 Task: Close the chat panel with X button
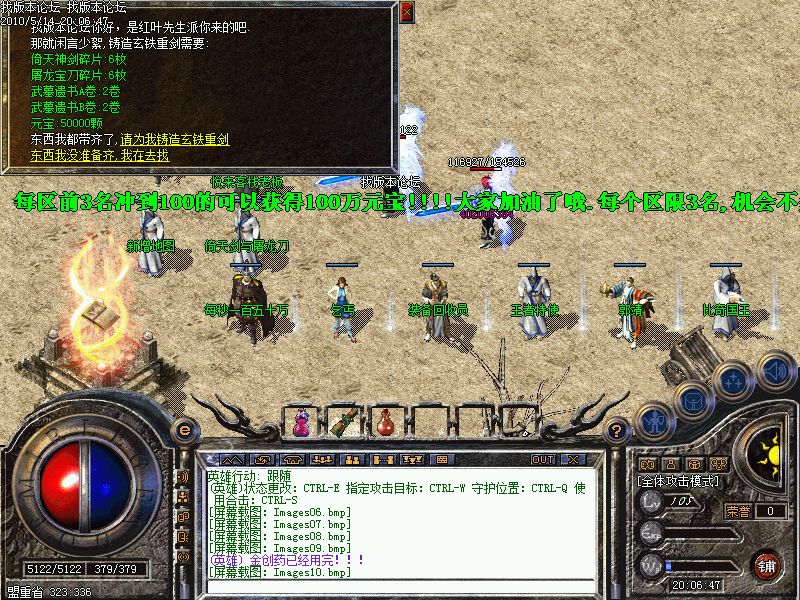573,459
